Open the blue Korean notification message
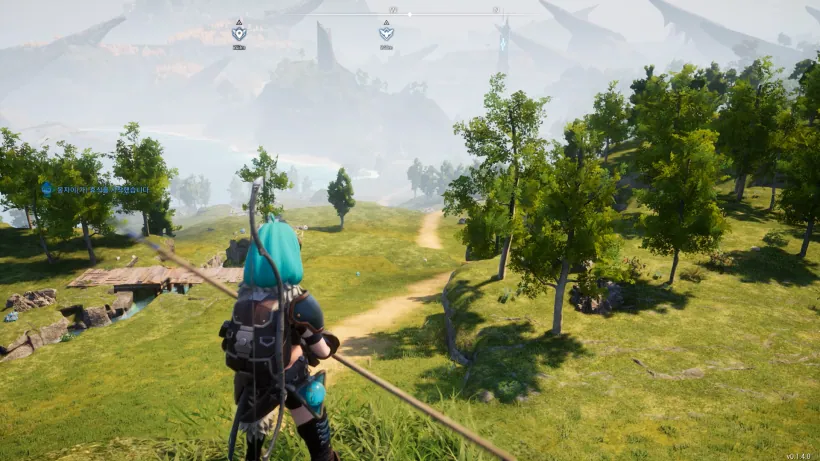Viewport: 820px width, 461px height. click(x=96, y=188)
